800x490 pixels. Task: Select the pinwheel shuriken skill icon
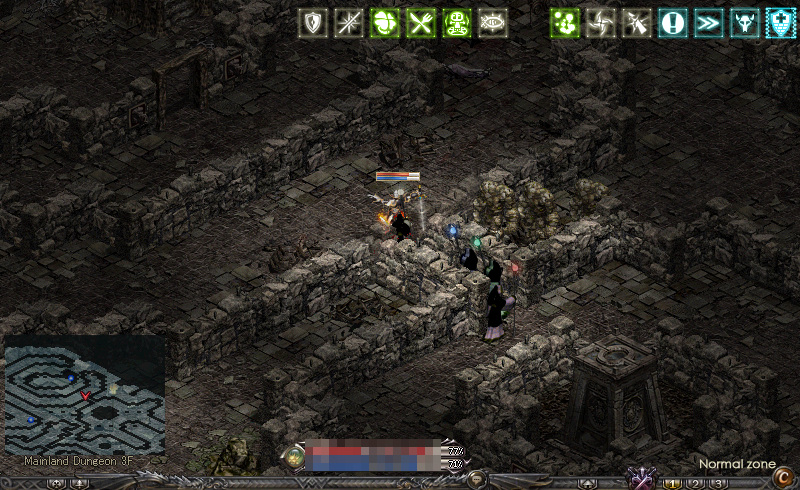tap(601, 23)
